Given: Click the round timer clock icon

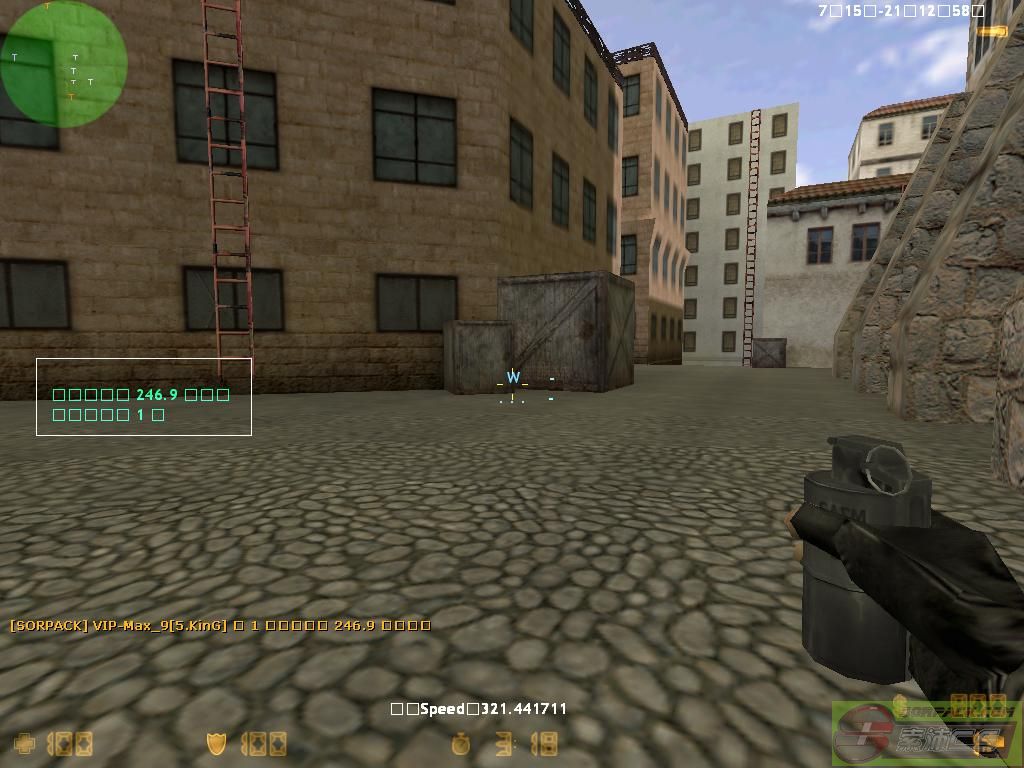Looking at the screenshot, I should tap(460, 744).
